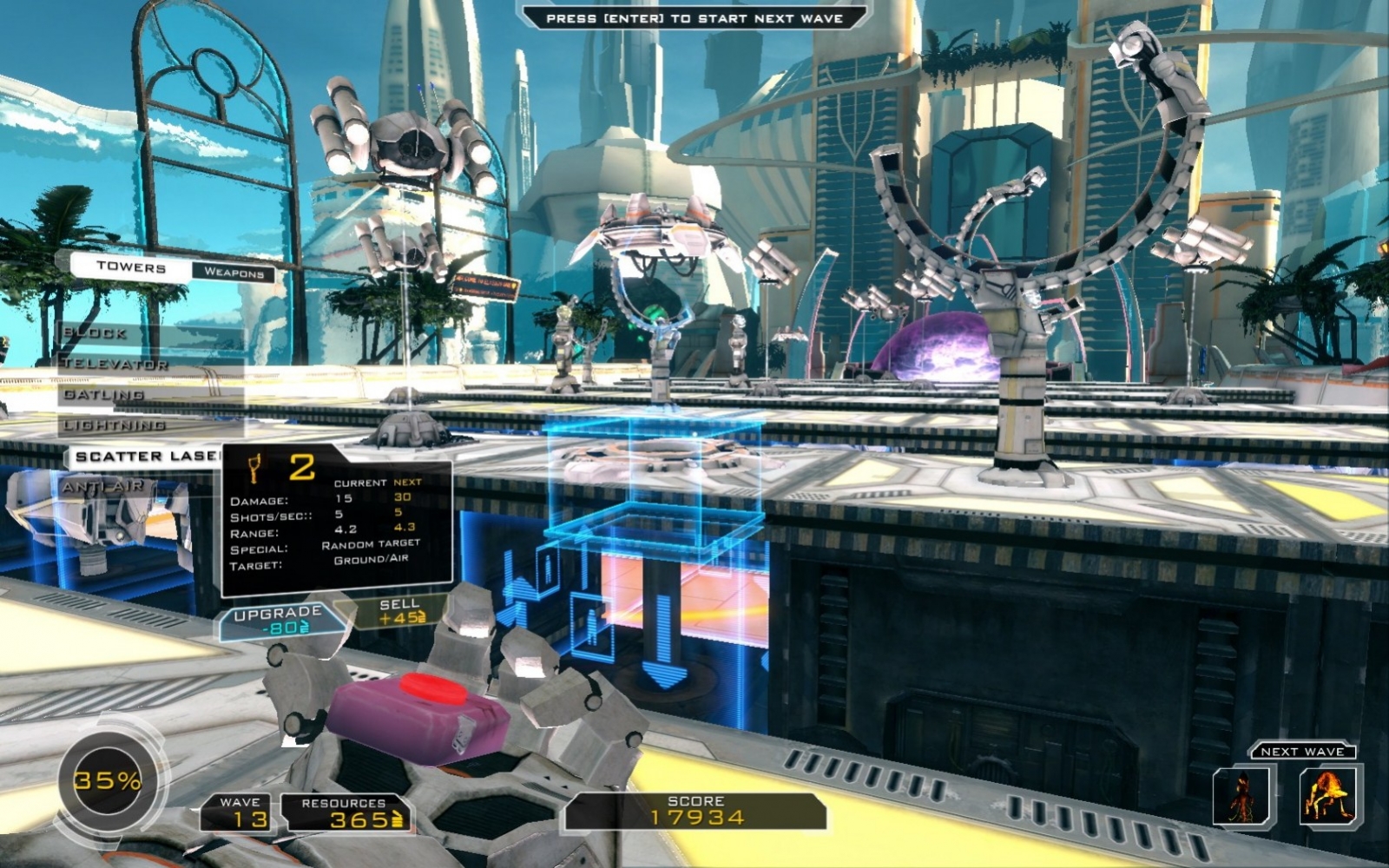Screen dimensions: 1389x868
Task: Choose the Televator tower
Action: coord(115,364)
